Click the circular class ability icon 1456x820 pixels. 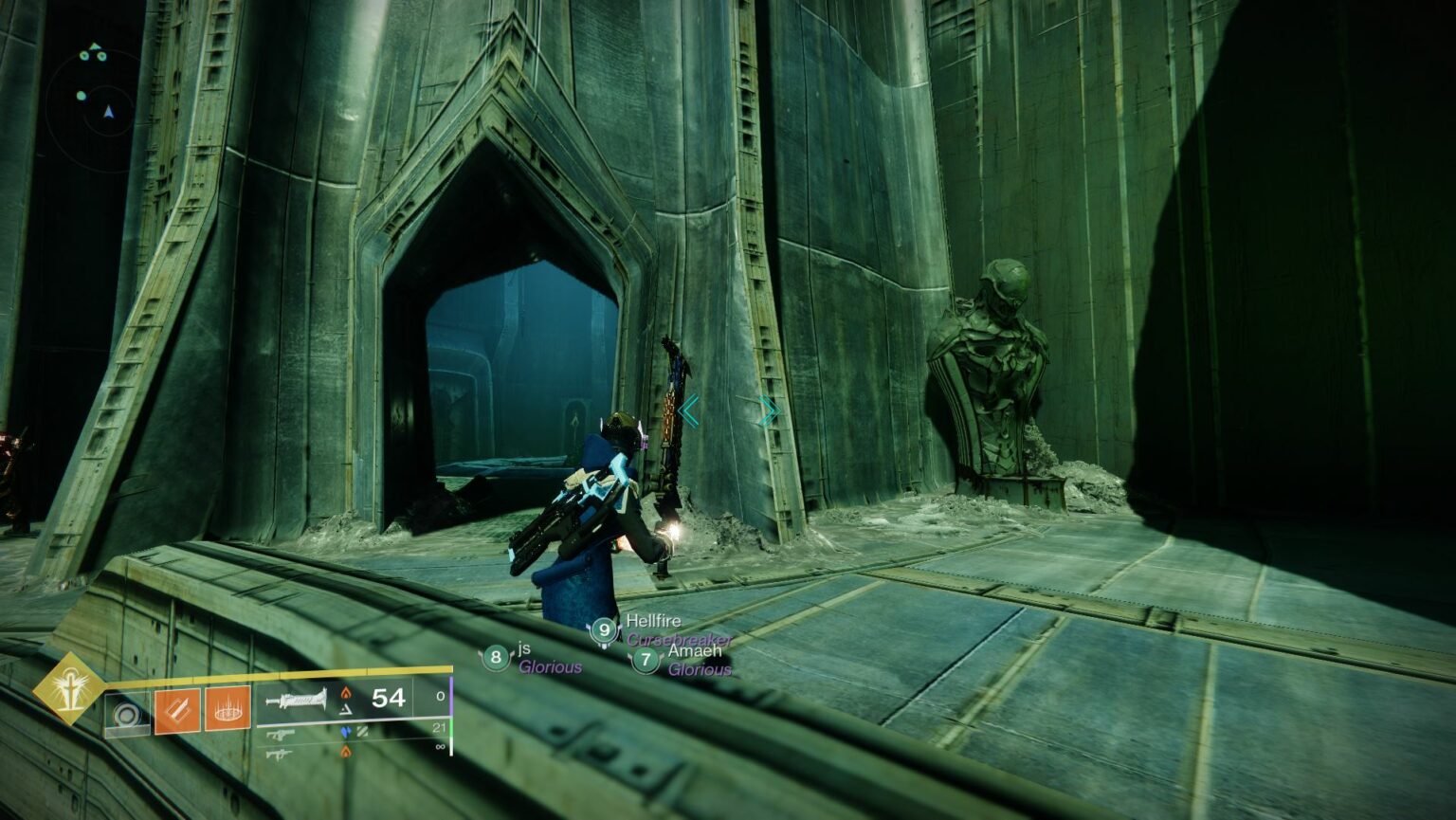coord(128,714)
